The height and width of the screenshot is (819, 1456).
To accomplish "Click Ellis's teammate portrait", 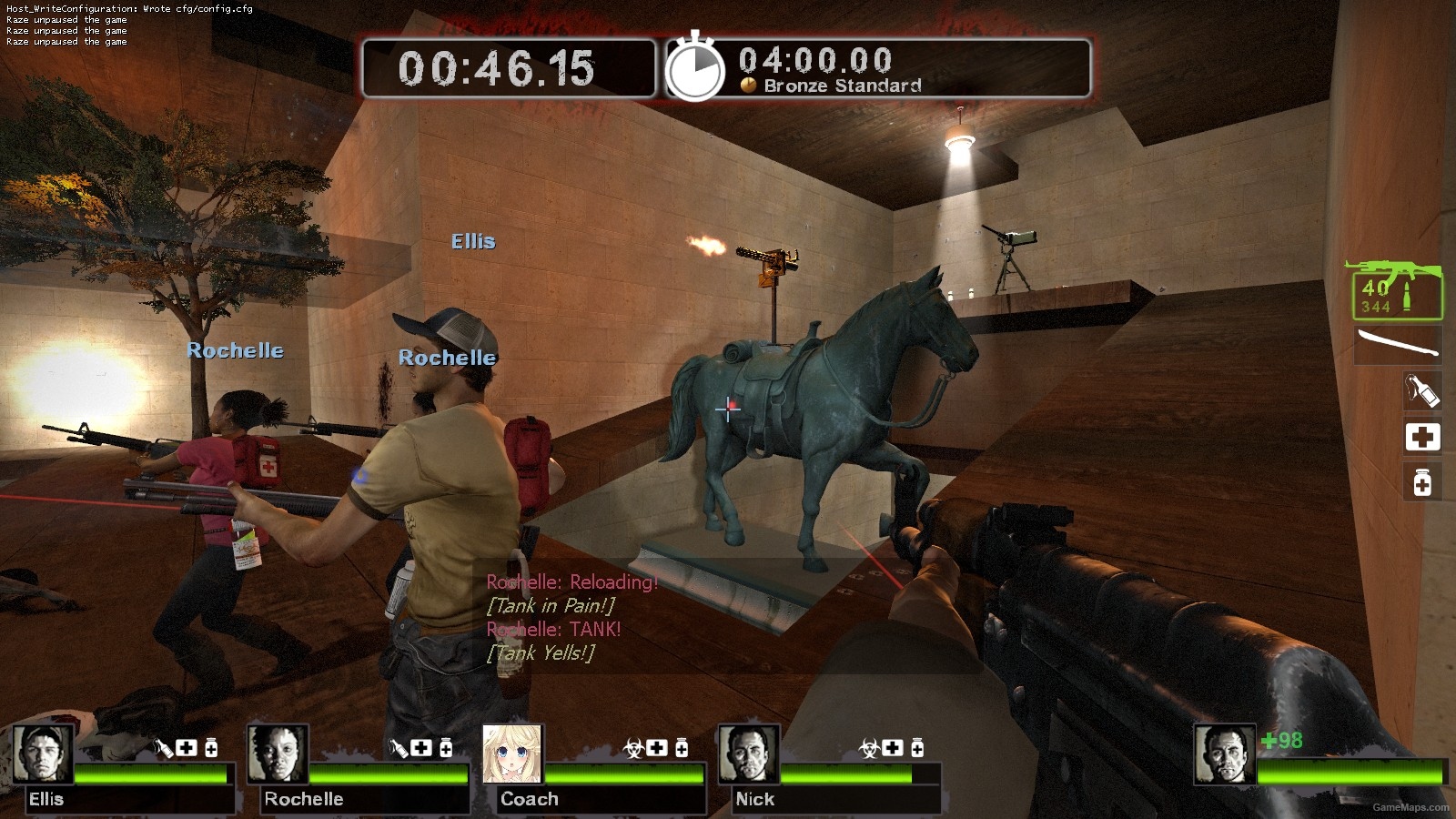I will (x=43, y=754).
